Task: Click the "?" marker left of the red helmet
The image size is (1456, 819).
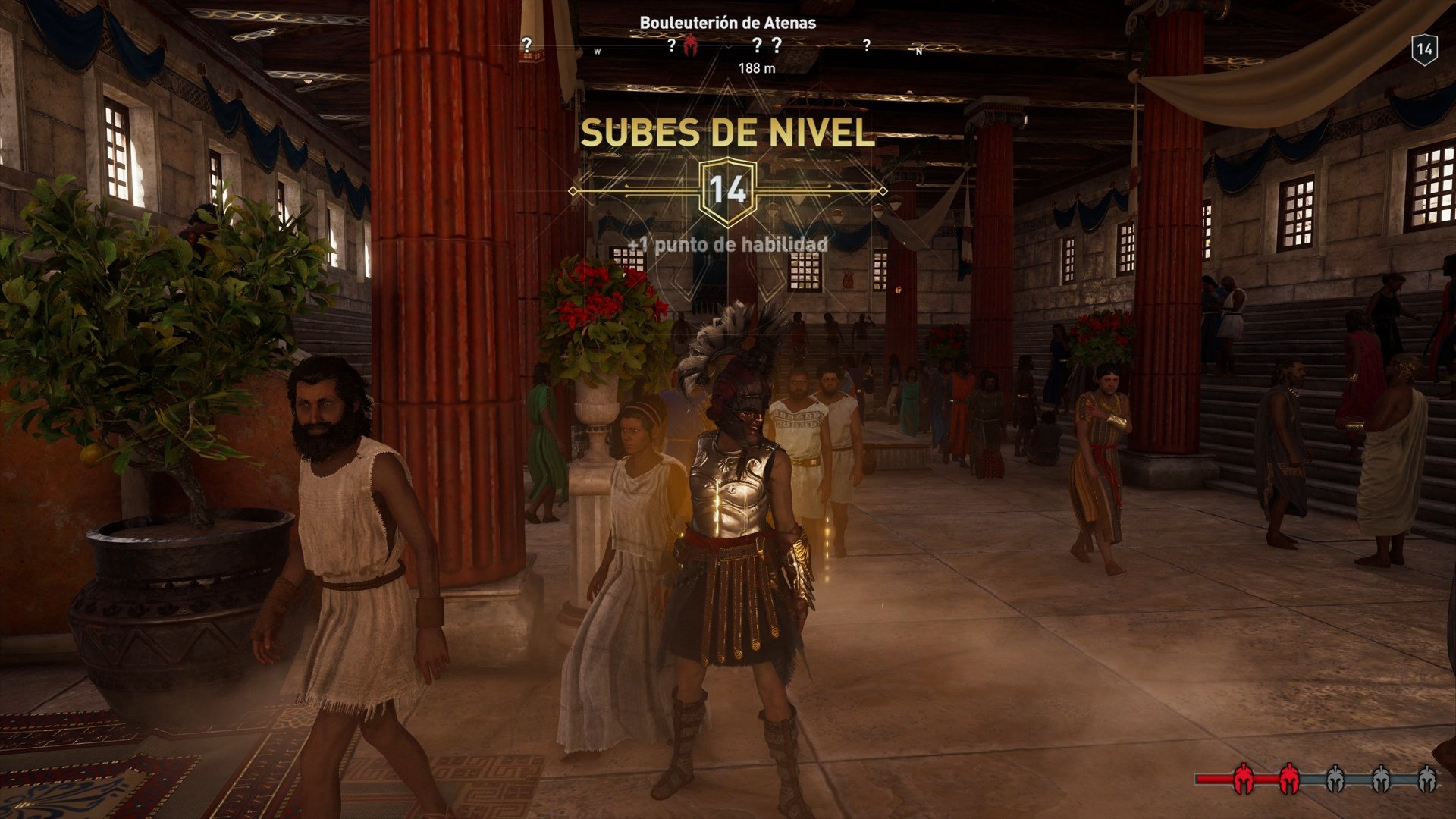Action: coord(671,44)
